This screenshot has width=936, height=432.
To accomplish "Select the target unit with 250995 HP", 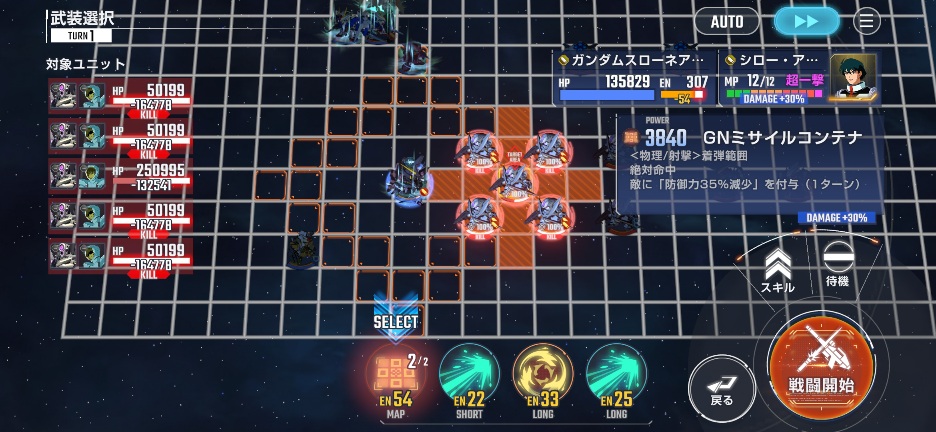I will 120,177.
